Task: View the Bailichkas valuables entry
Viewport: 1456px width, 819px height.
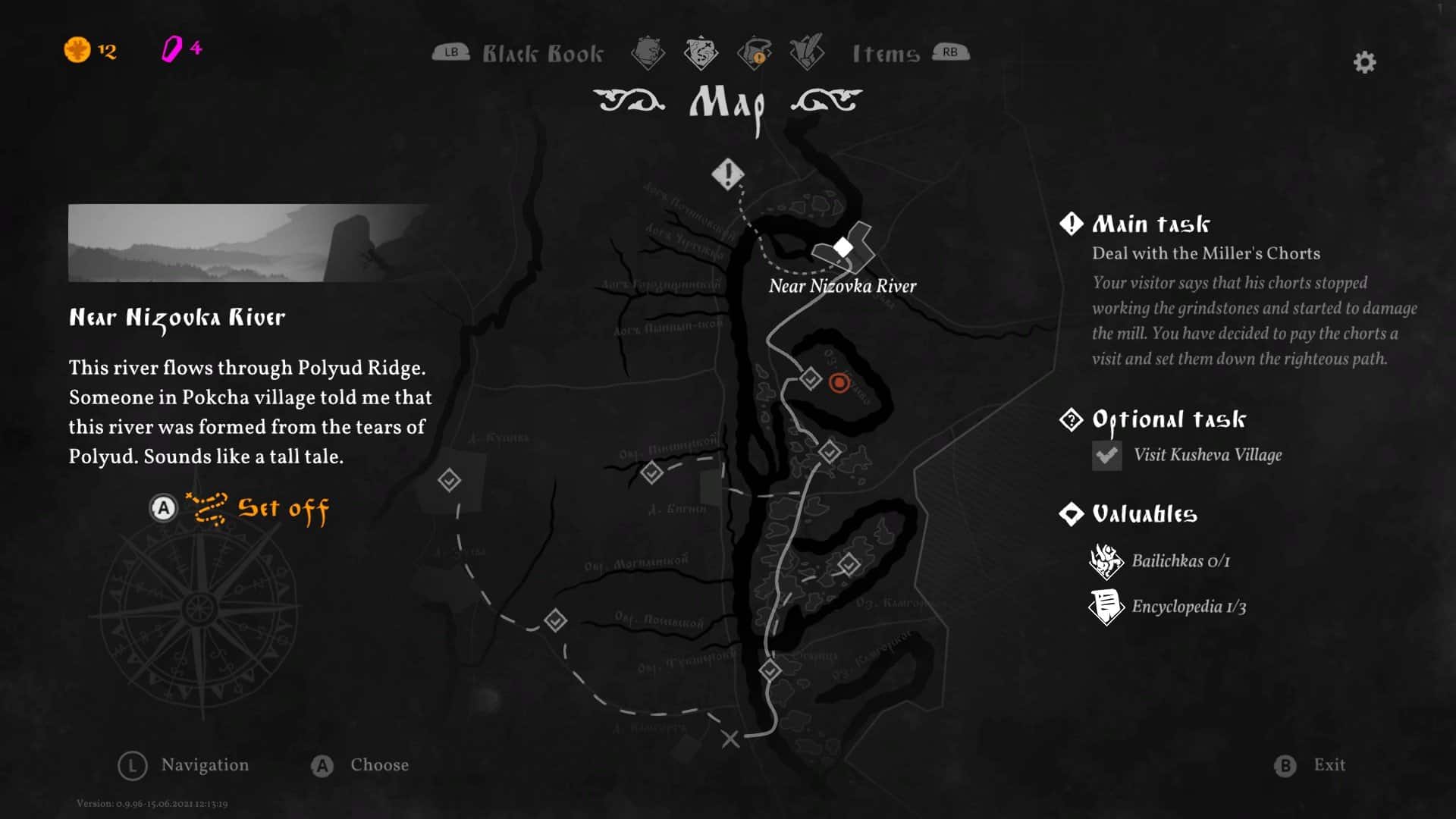Action: click(x=1180, y=561)
